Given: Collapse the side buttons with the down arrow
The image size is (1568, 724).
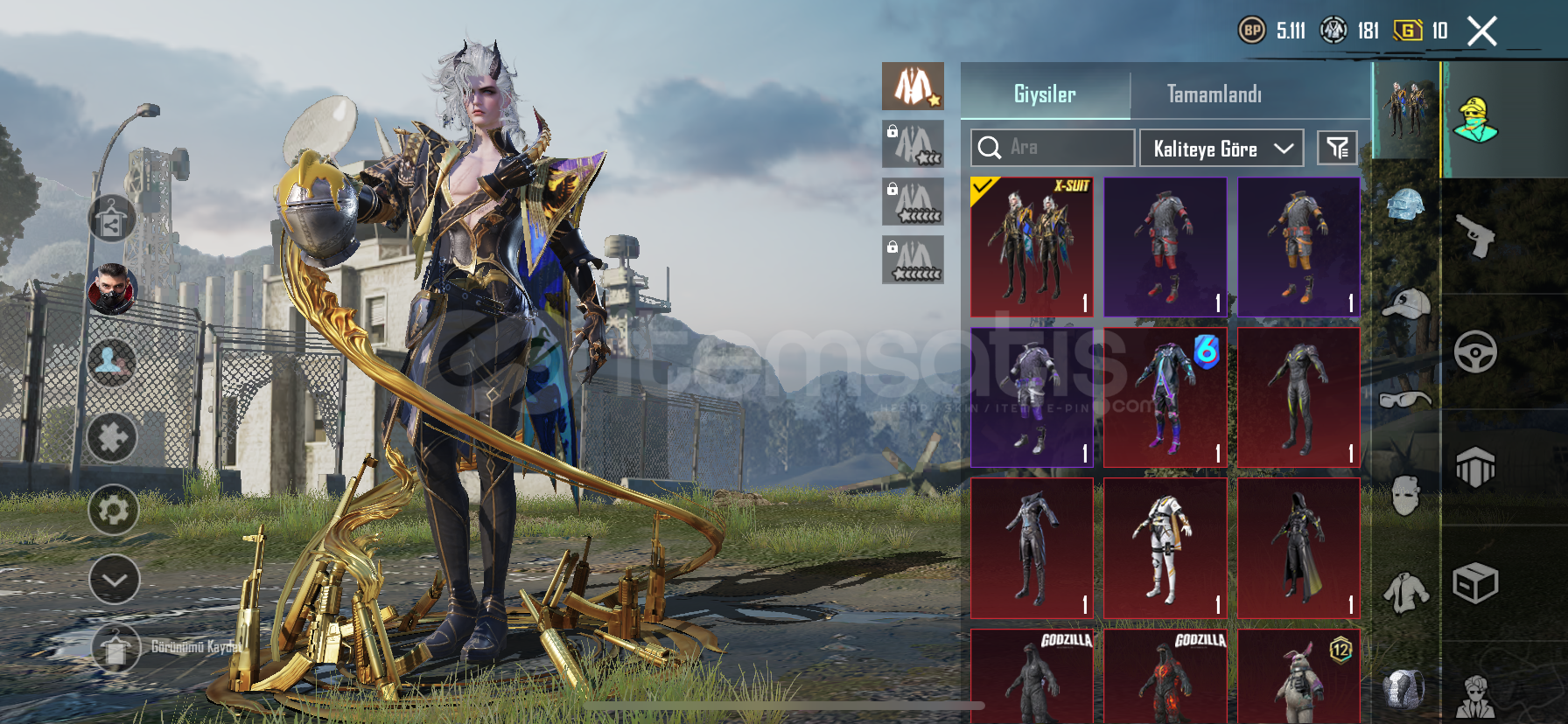Looking at the screenshot, I should point(114,580).
